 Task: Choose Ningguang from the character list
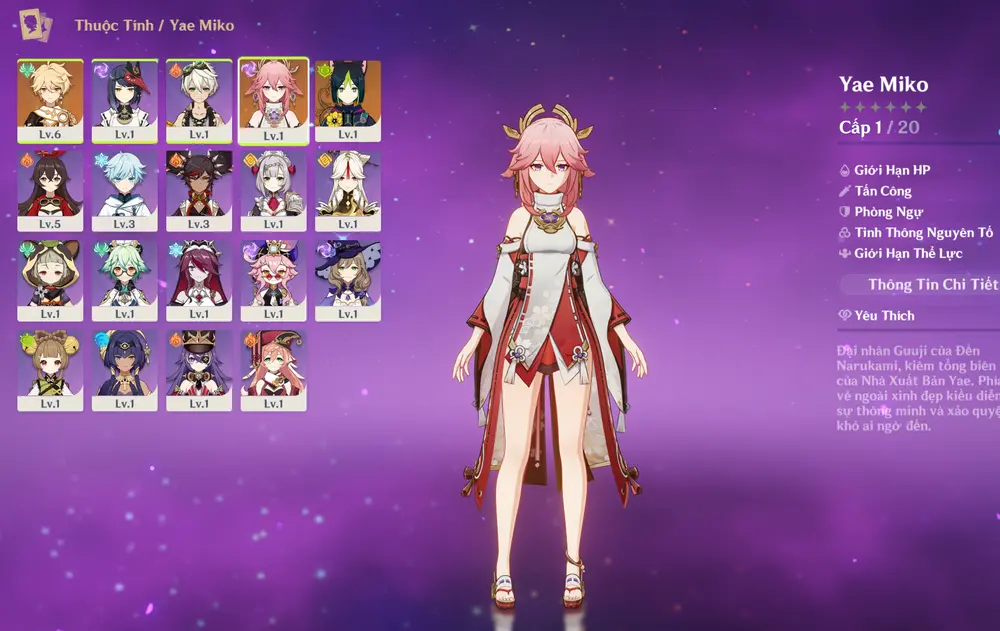click(x=348, y=187)
